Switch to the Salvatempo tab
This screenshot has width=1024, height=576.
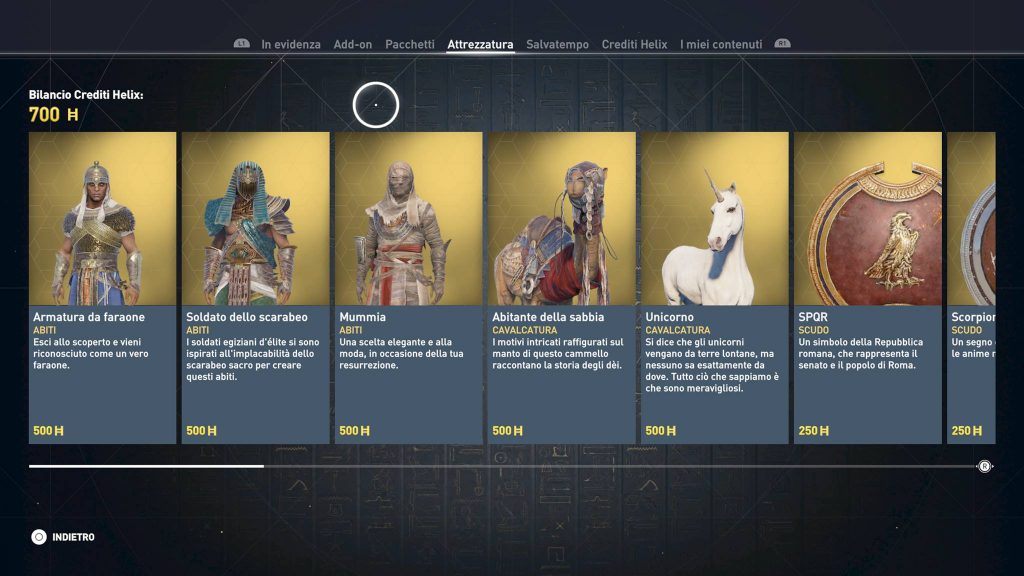coord(558,44)
